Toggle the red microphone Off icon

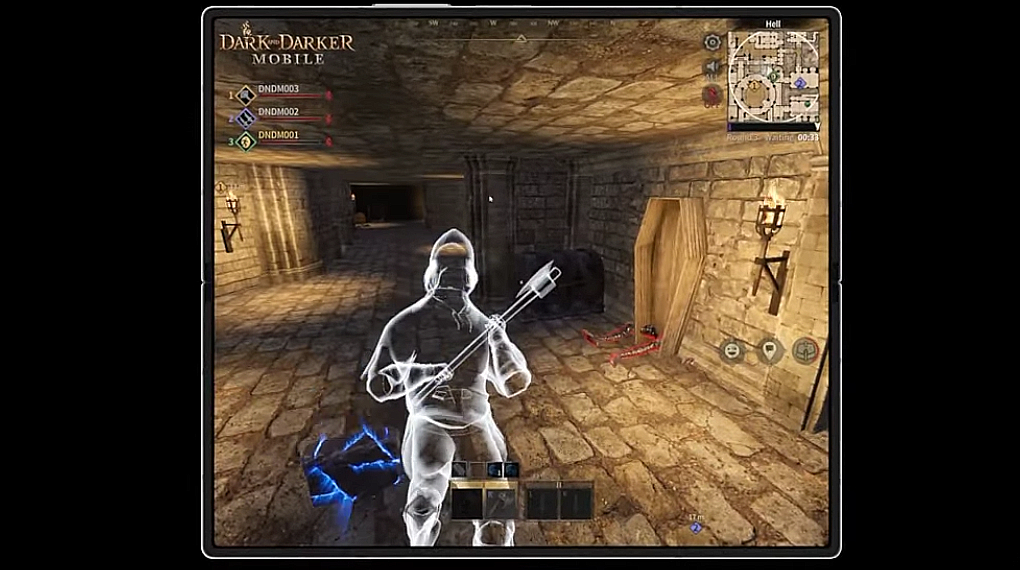click(712, 95)
